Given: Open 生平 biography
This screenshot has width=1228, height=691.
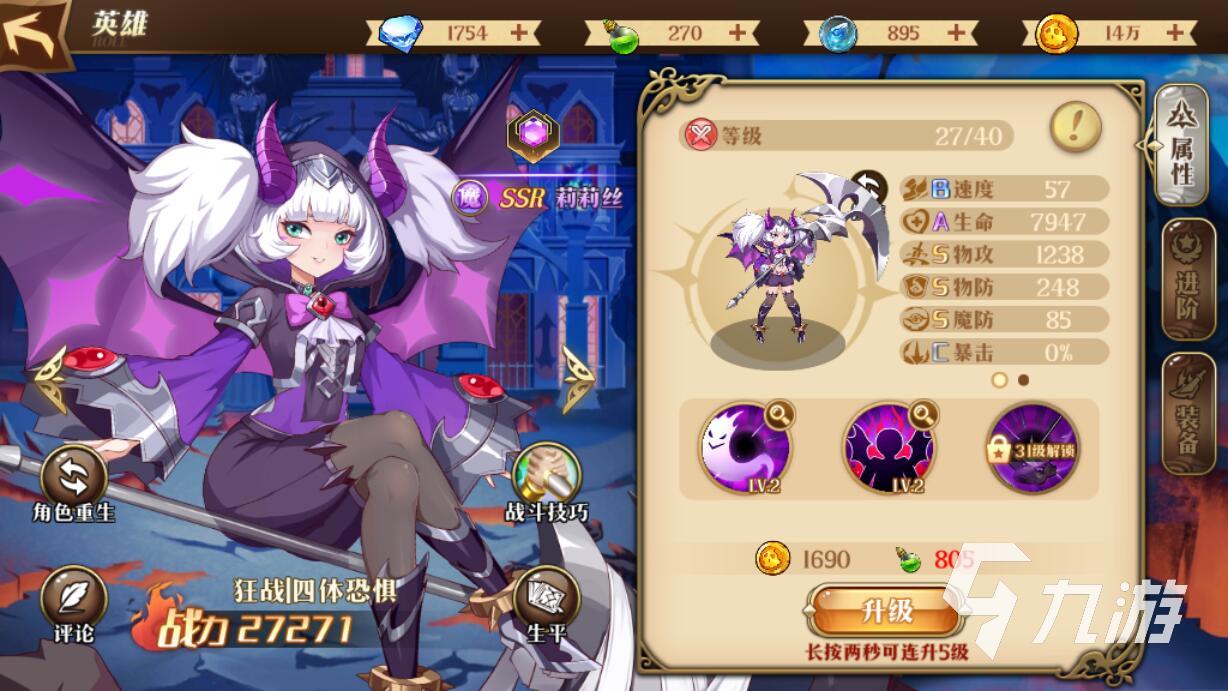Looking at the screenshot, I should click(x=546, y=602).
